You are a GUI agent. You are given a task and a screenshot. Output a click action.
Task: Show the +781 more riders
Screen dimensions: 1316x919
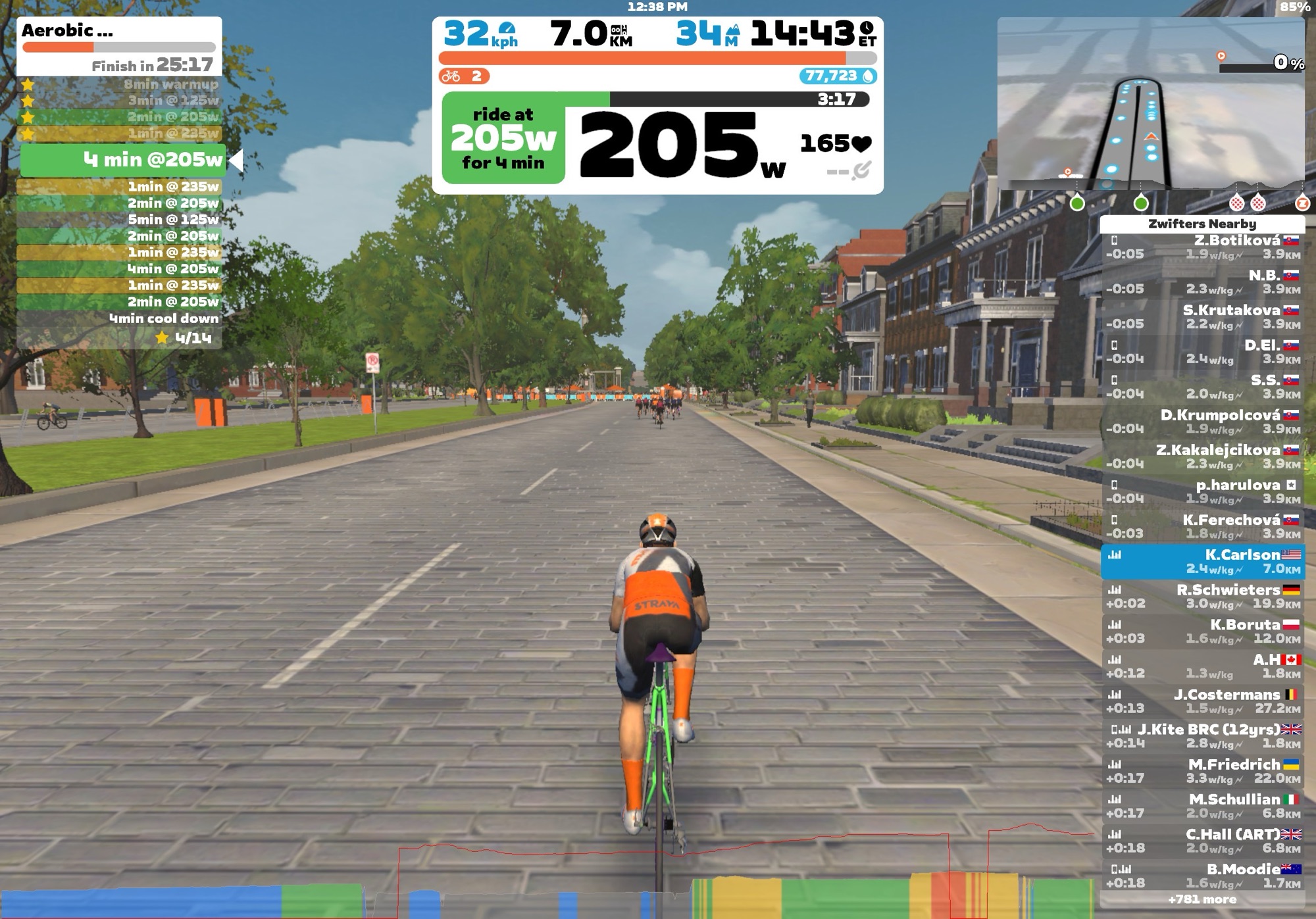coord(1202,899)
